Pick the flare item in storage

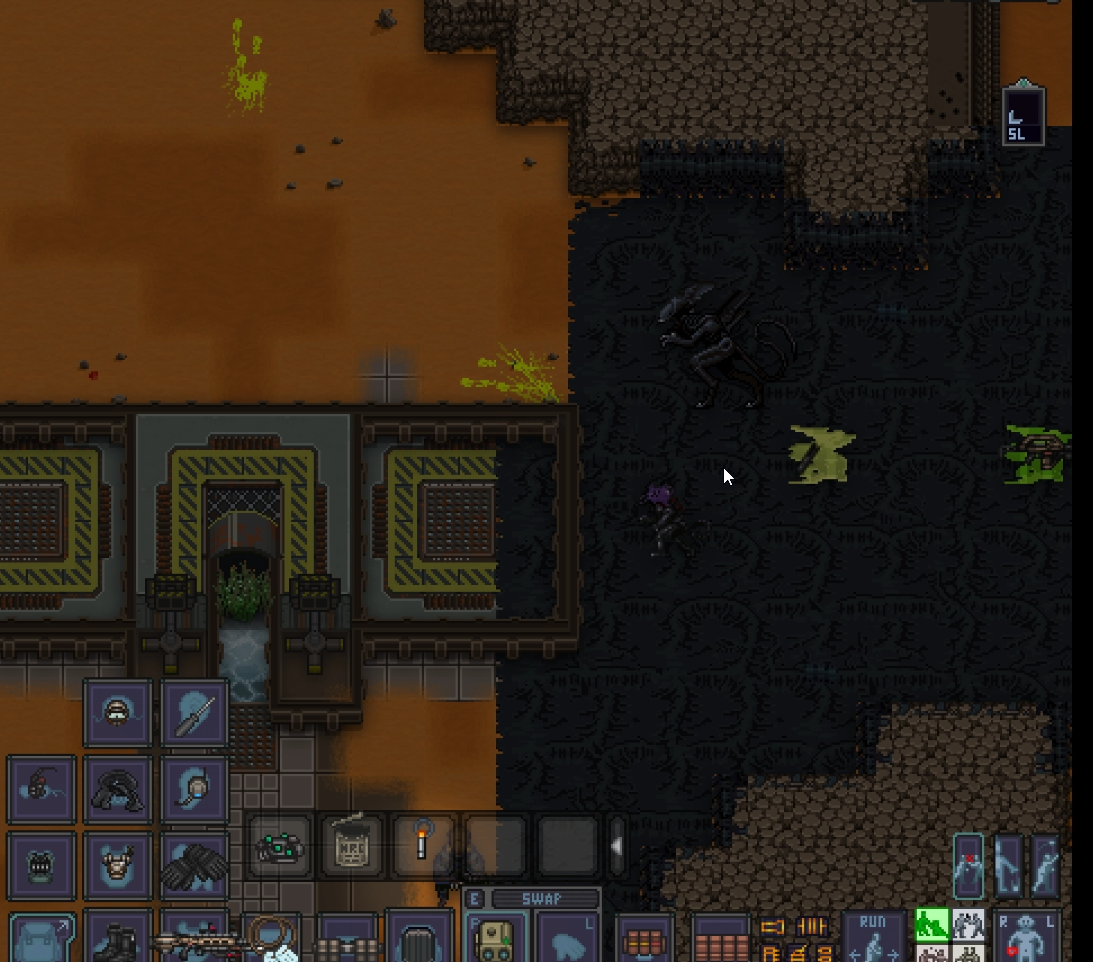pyautogui.click(x=422, y=847)
